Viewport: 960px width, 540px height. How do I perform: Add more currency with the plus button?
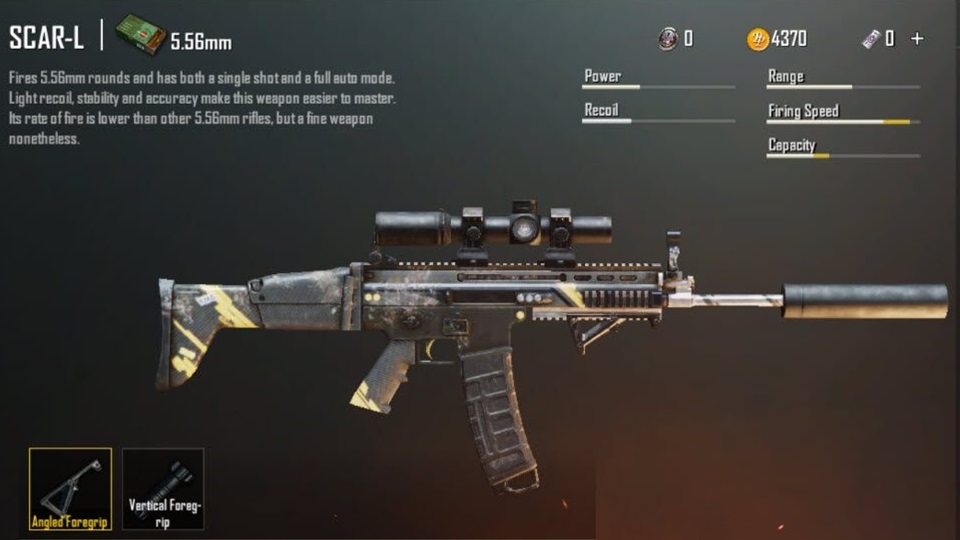tap(917, 39)
